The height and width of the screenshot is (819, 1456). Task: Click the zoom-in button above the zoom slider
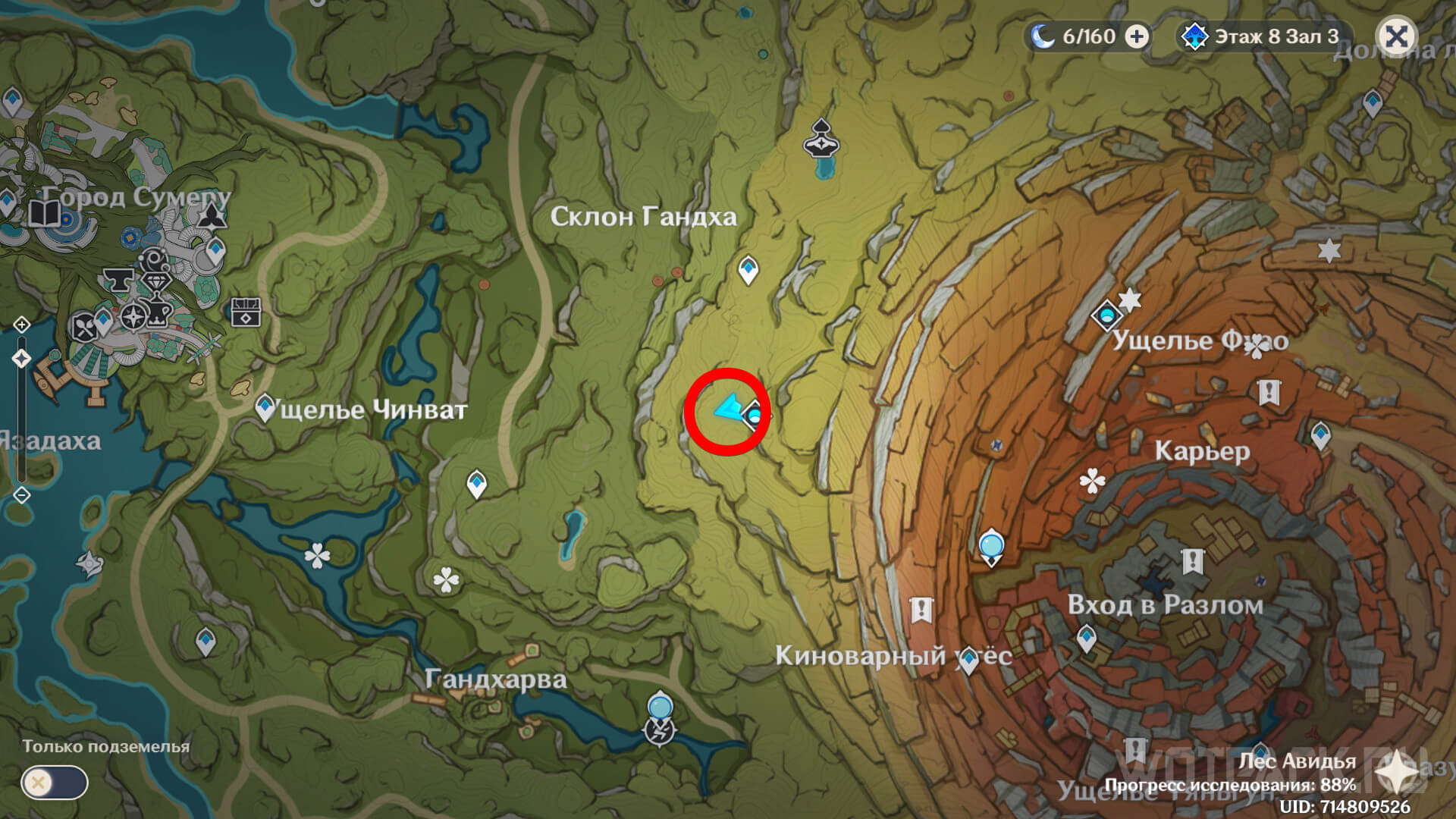(x=21, y=325)
